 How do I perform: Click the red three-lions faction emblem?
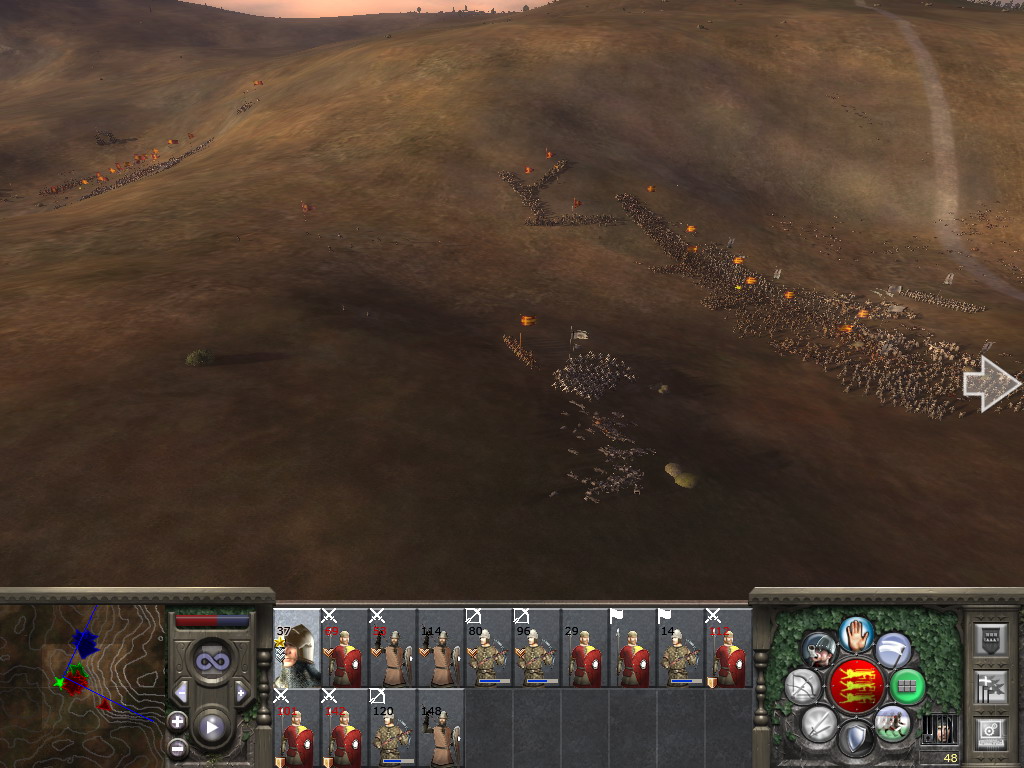pyautogui.click(x=856, y=685)
